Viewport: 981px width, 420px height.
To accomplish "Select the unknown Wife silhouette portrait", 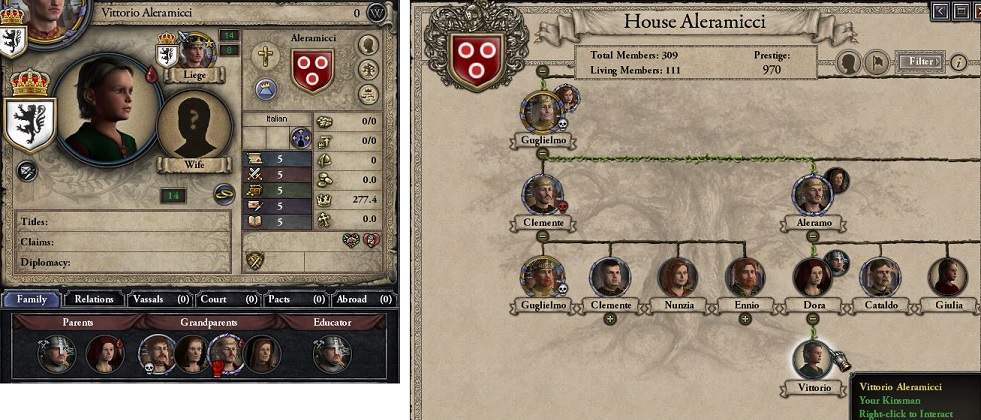I will [189, 128].
